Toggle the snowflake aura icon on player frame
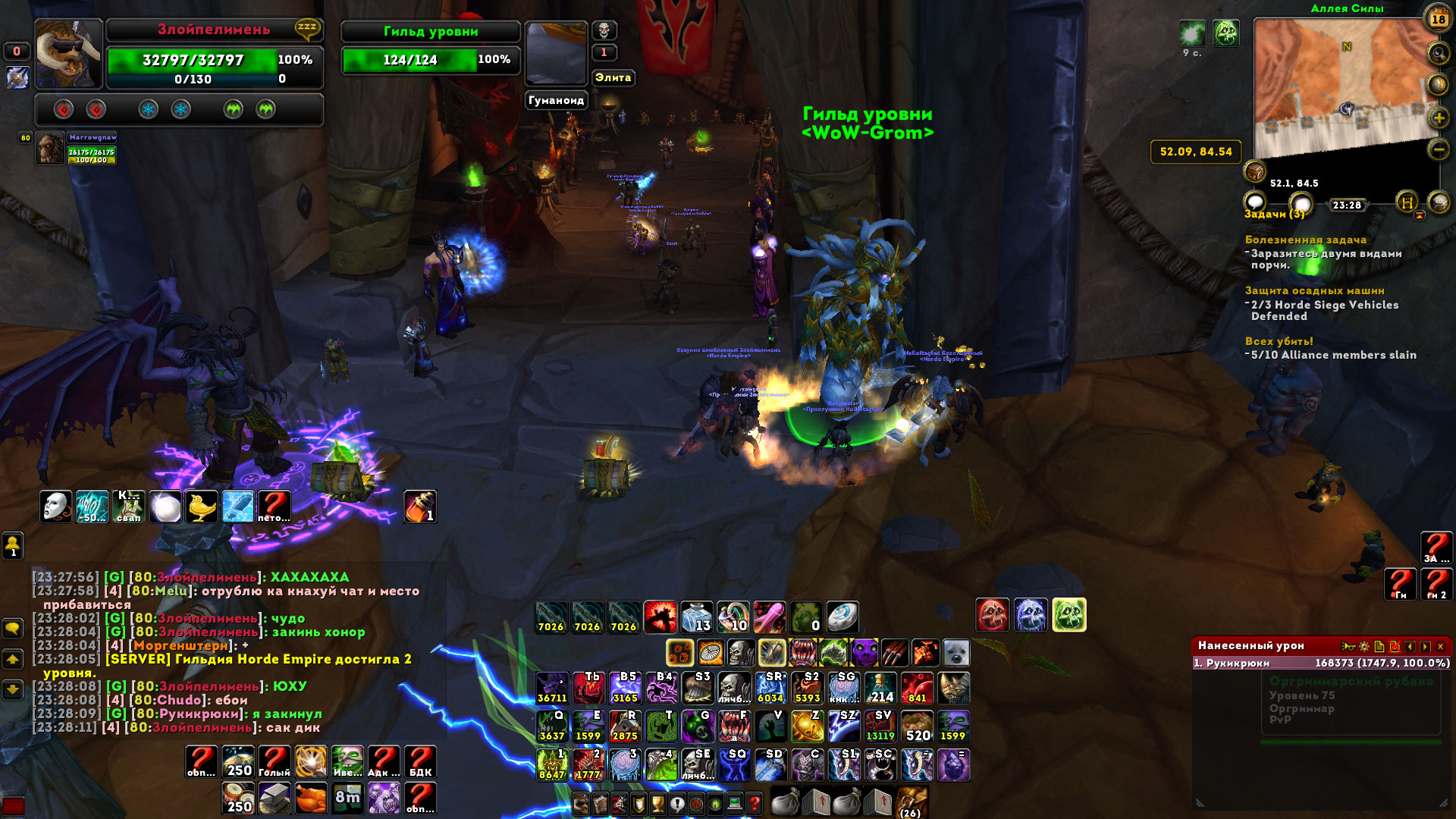The width and height of the screenshot is (1456, 819). (150, 110)
